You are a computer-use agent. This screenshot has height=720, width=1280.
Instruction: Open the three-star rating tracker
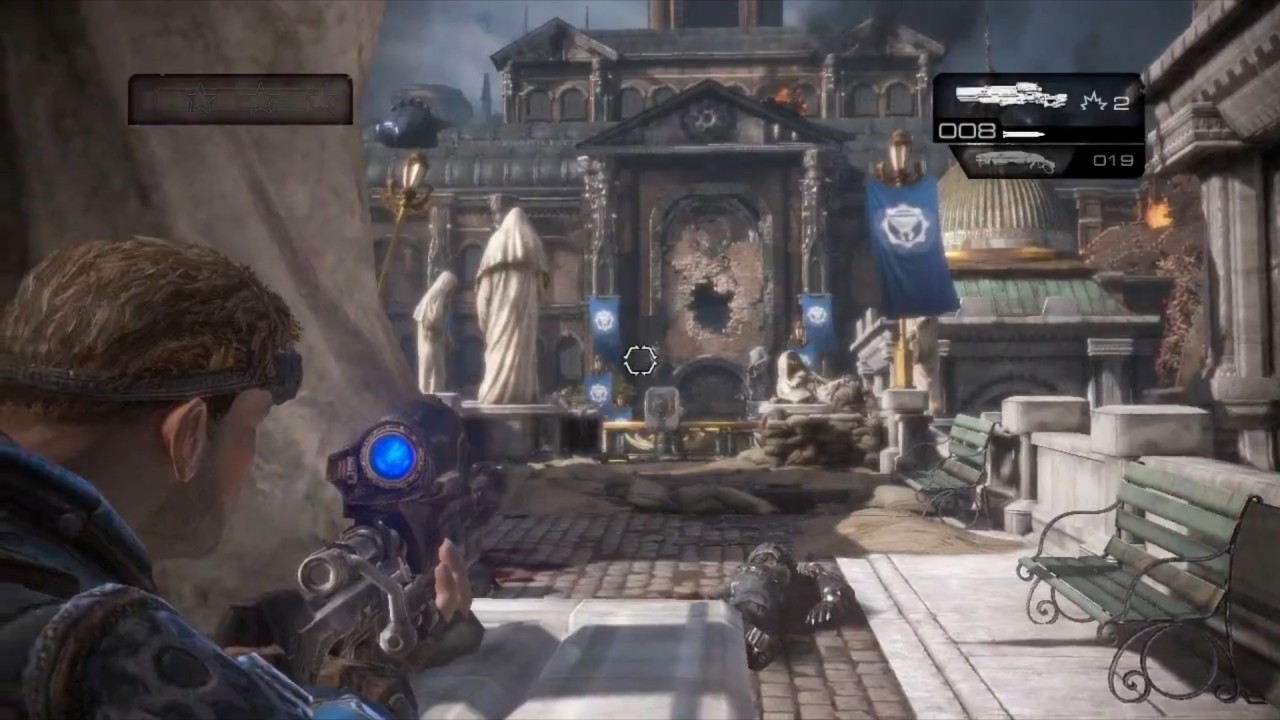coord(240,100)
